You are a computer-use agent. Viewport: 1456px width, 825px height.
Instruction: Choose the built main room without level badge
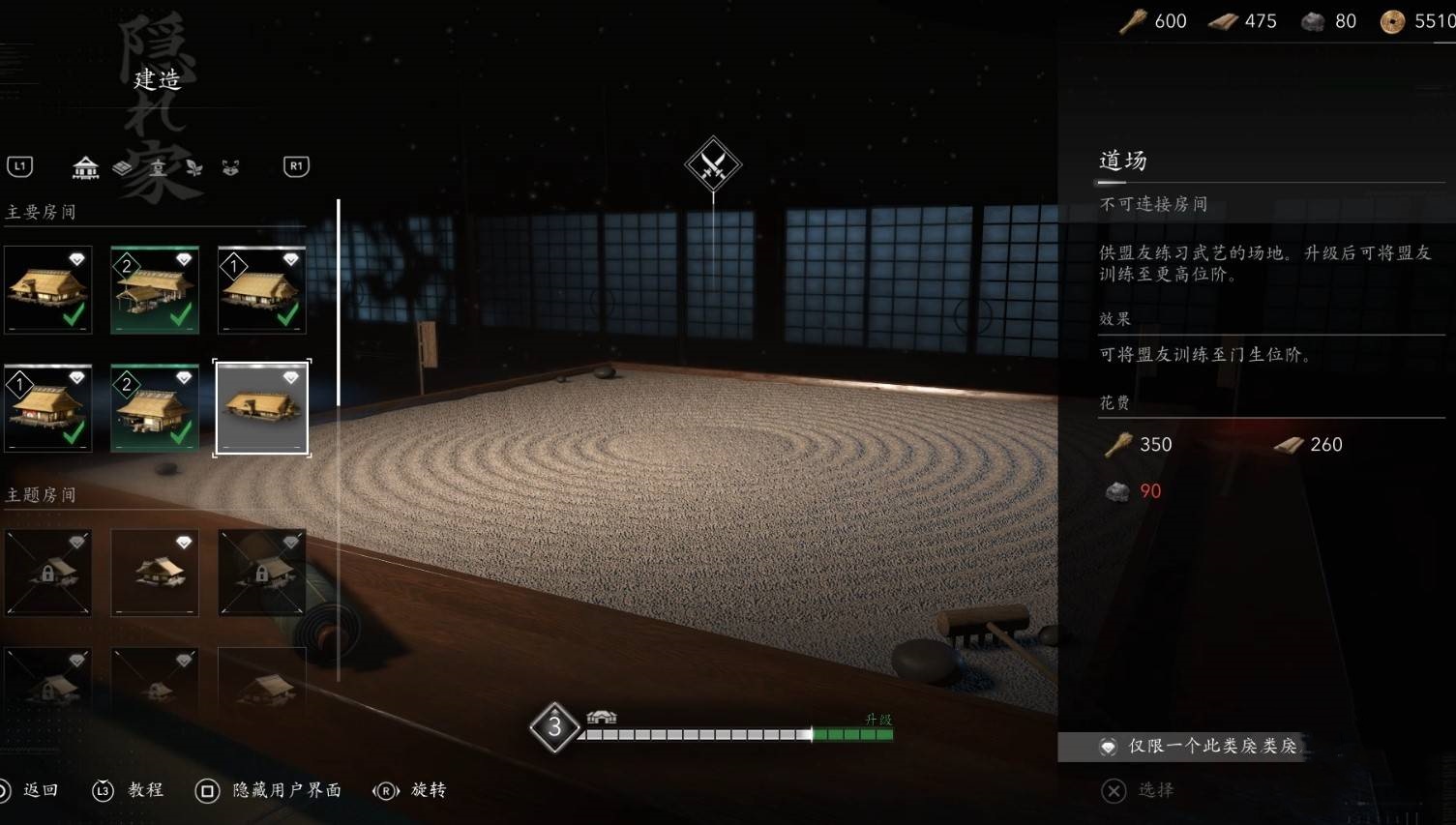click(48, 290)
